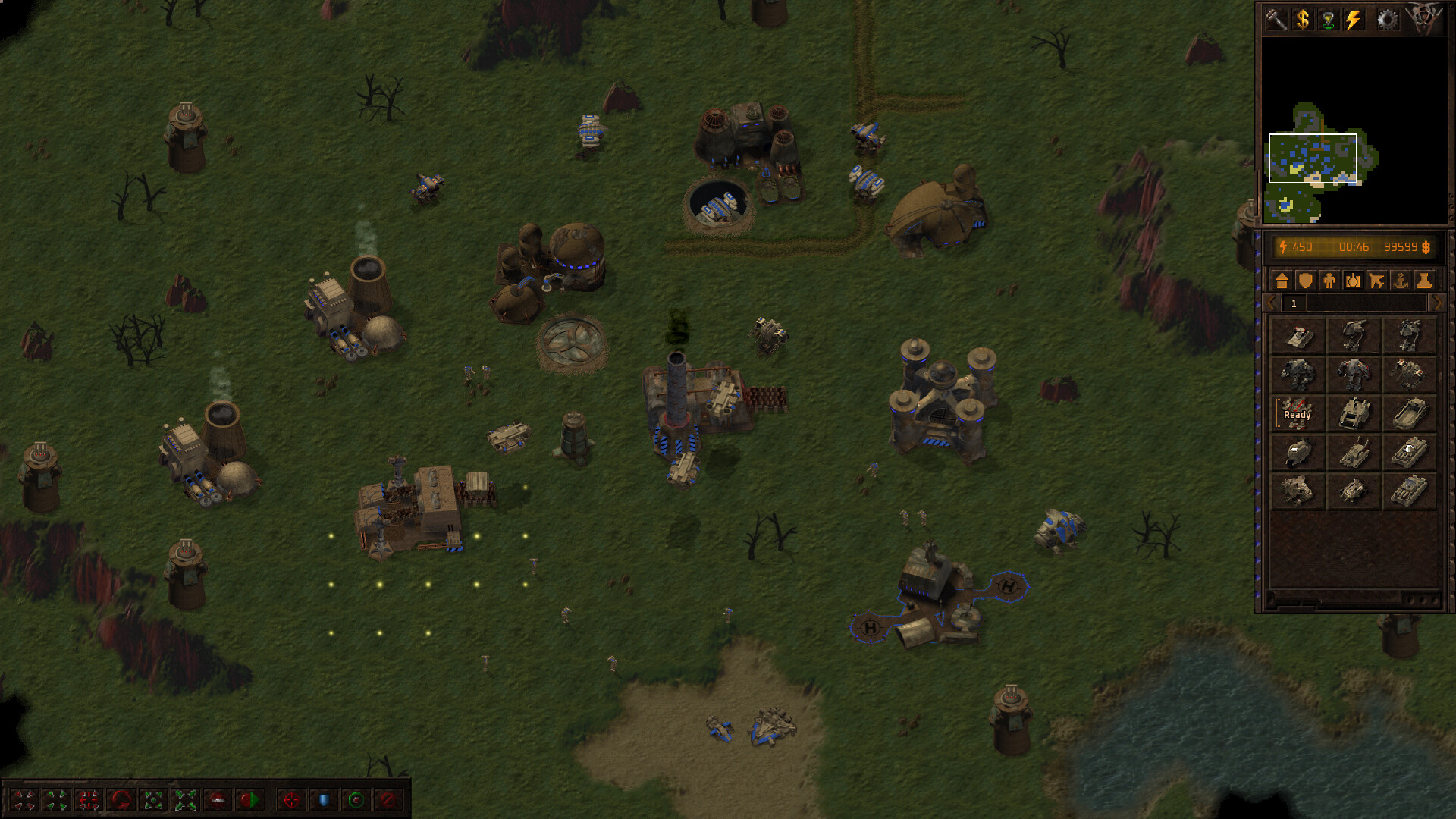
Task: Select the airplane aircraft tab
Action: coord(1376,281)
